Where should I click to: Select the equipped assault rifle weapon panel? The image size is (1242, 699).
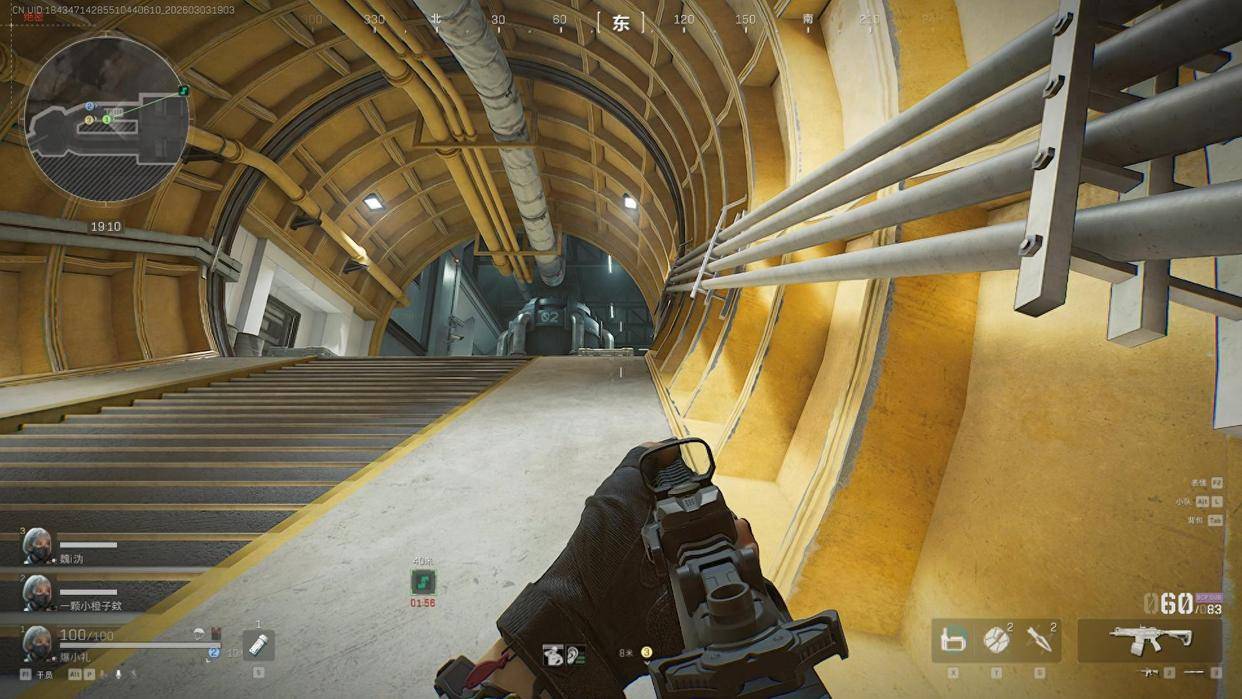pyautogui.click(x=1149, y=638)
